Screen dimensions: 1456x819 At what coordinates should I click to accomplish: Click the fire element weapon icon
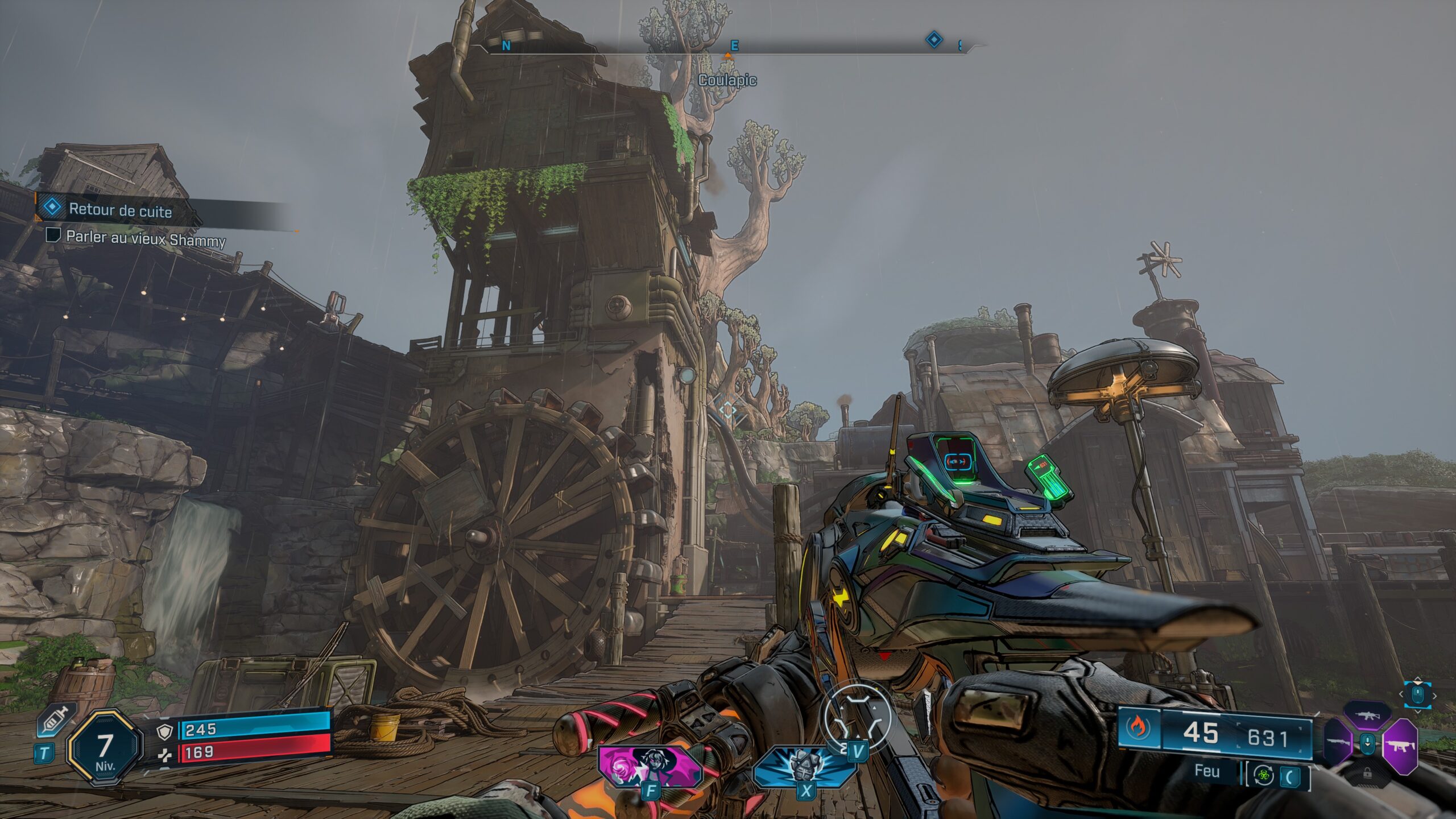[1137, 729]
